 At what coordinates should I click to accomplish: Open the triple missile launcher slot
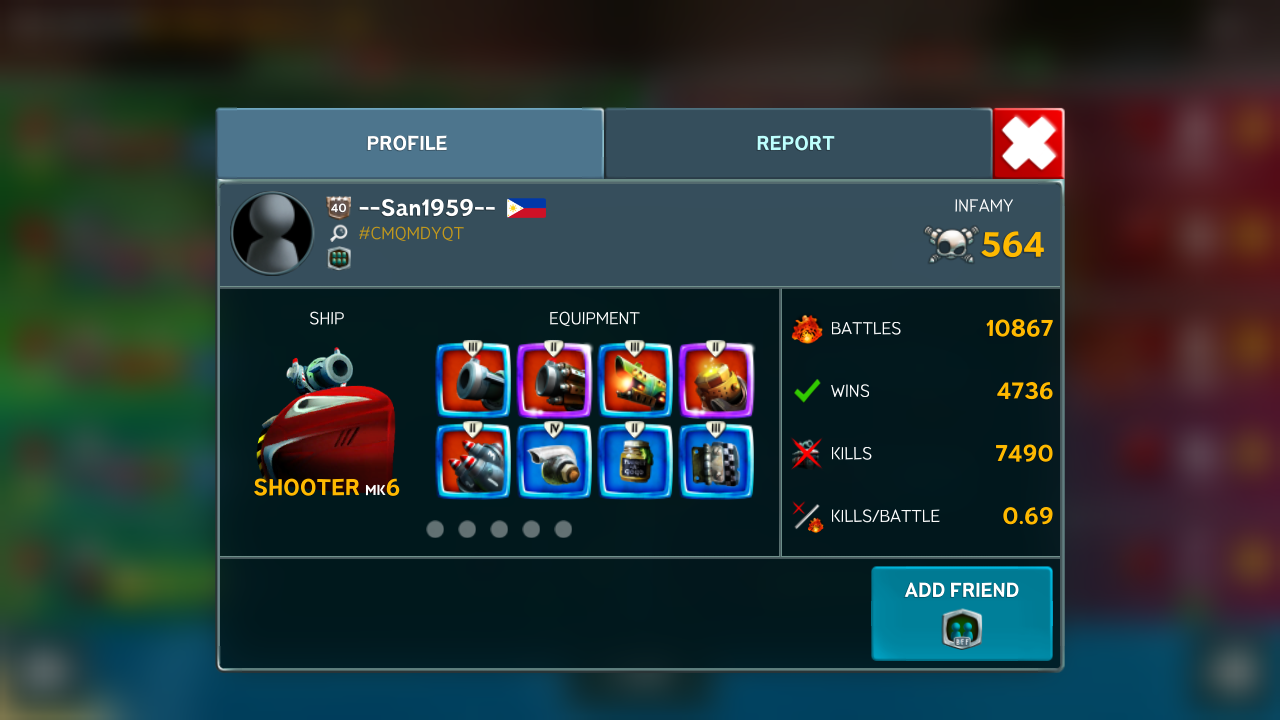point(473,461)
